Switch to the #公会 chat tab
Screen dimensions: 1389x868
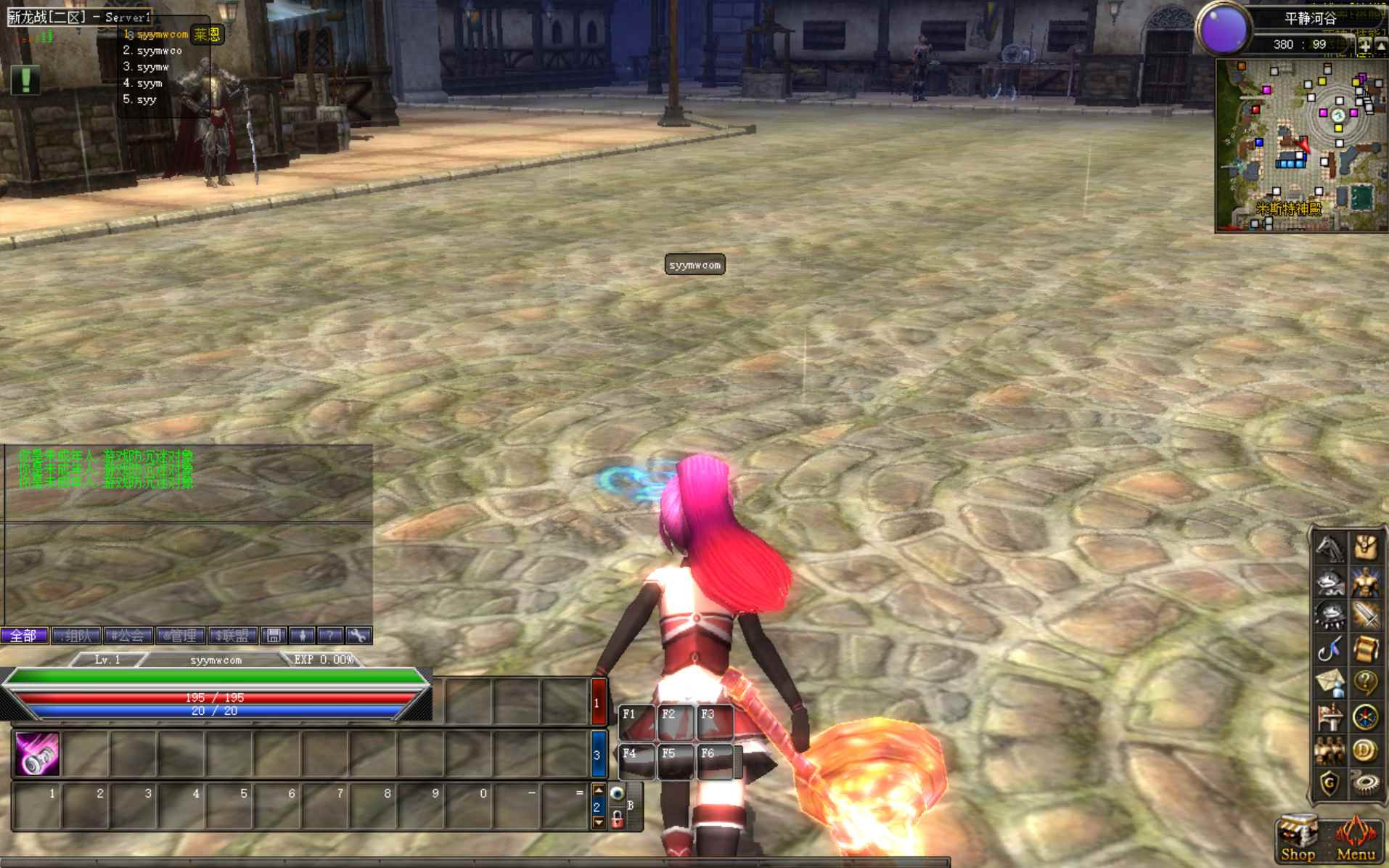coord(129,636)
